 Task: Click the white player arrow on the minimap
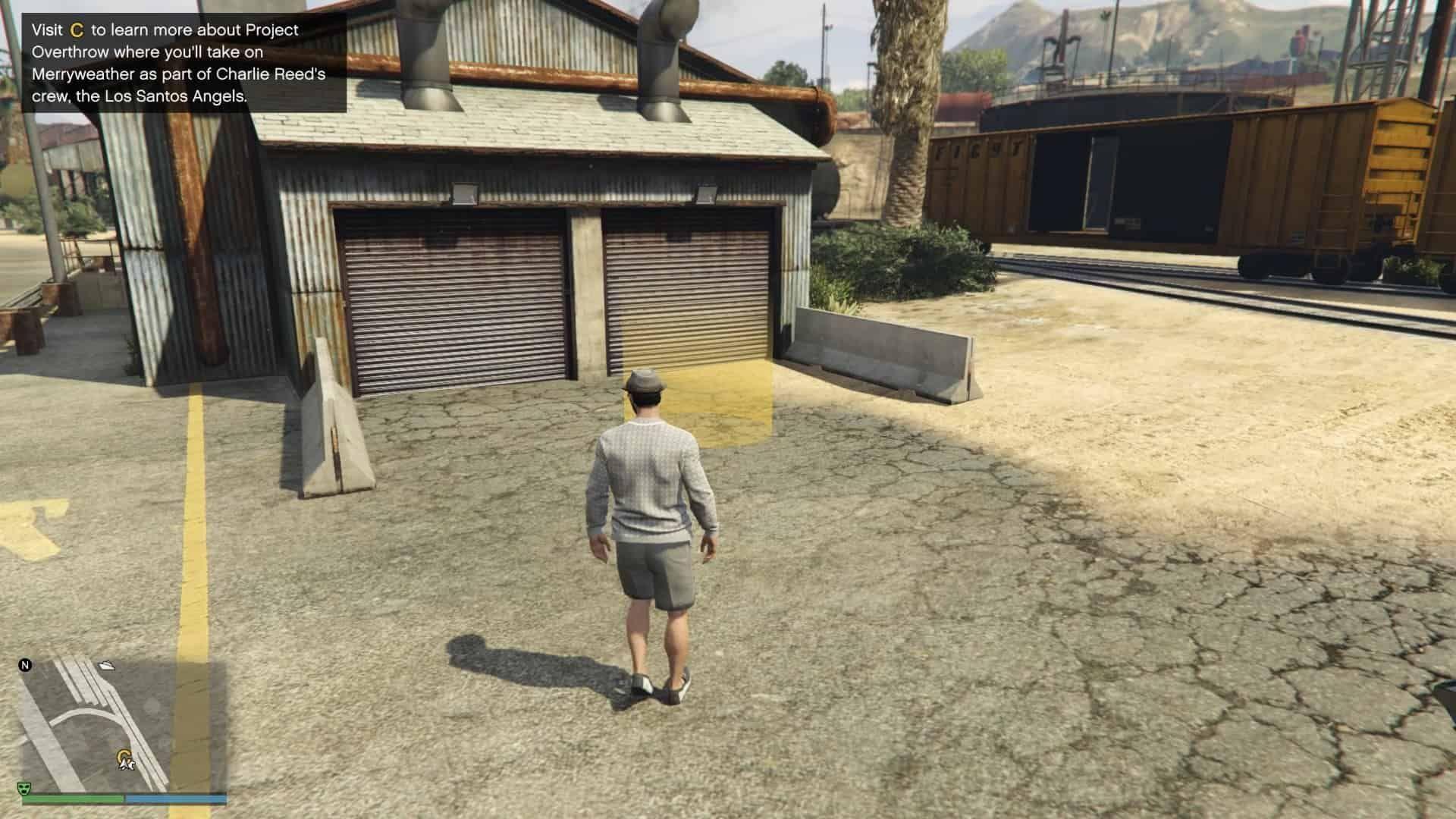[127, 764]
